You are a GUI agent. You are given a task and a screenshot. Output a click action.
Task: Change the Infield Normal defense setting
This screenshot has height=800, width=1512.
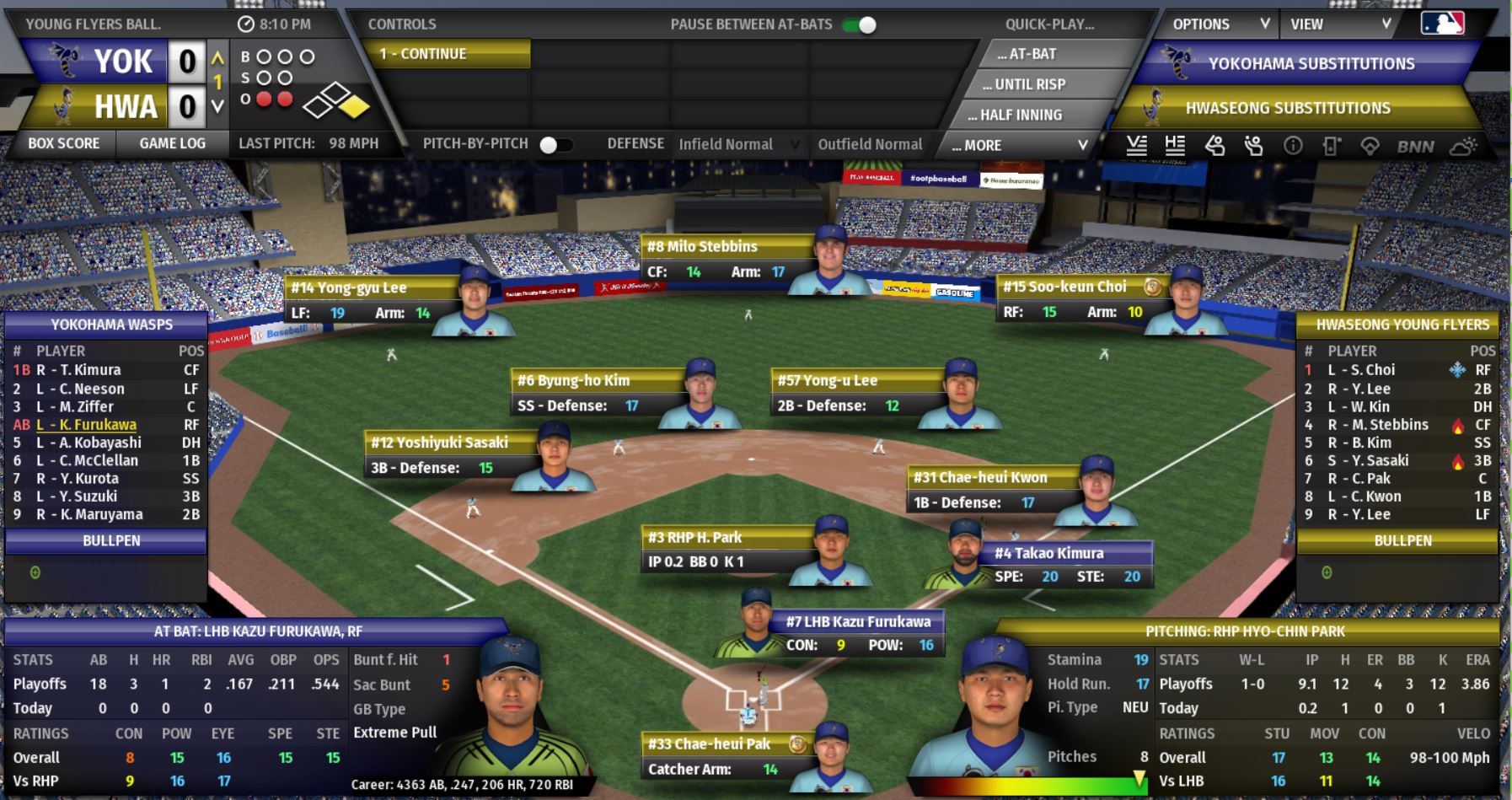(x=737, y=144)
